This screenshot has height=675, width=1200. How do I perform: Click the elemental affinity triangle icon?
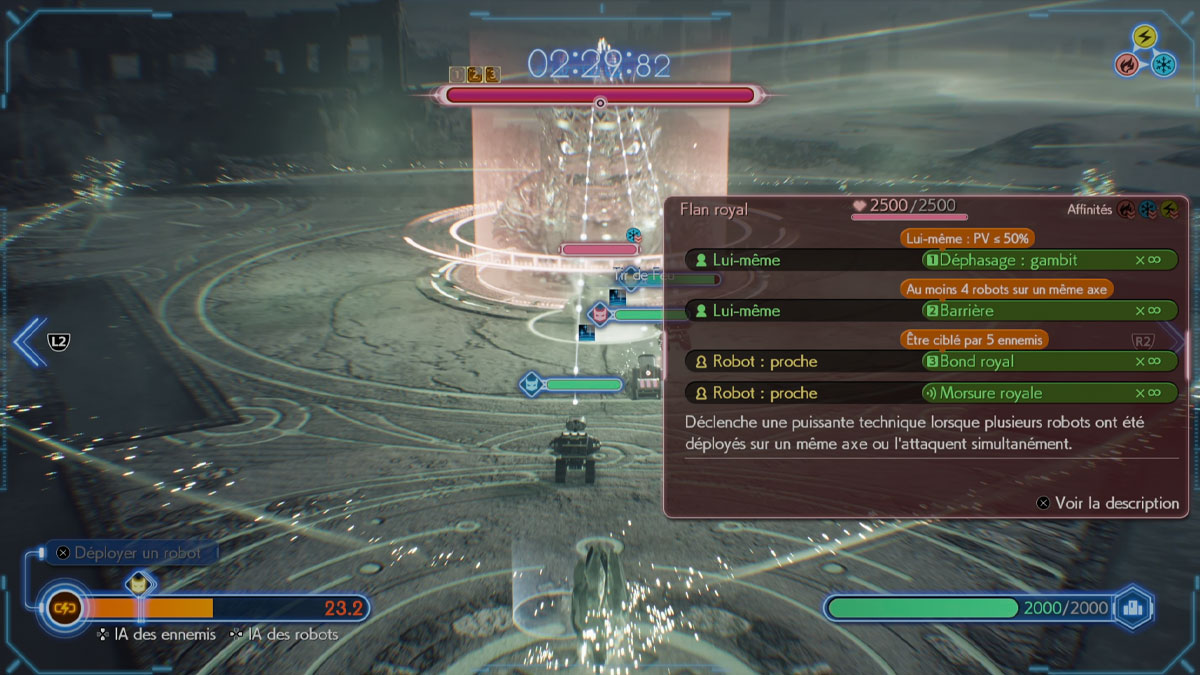pos(1146,52)
